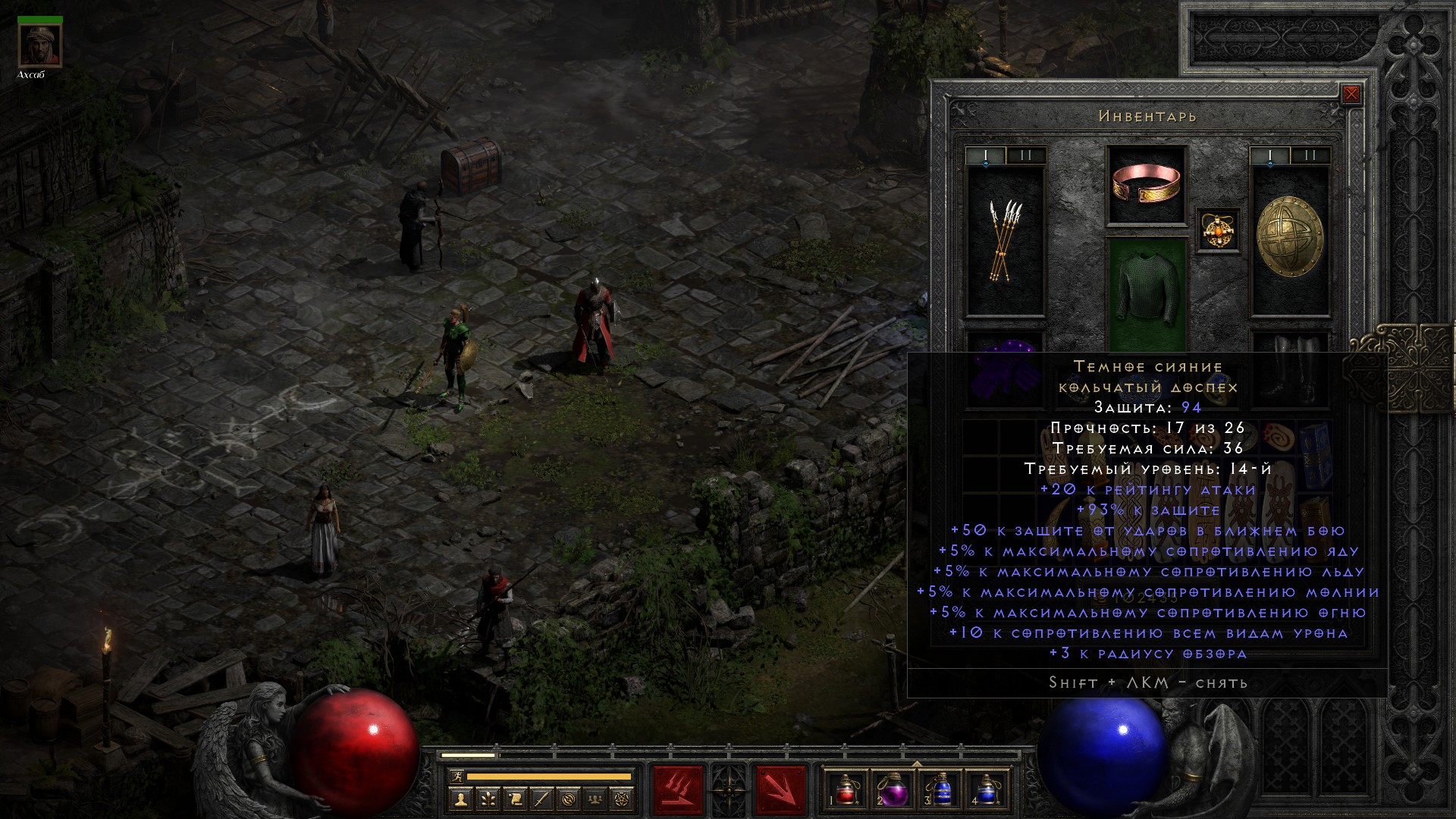Select the copper circlet in the helmet slot
Screen dimensions: 1456x819
(1147, 185)
